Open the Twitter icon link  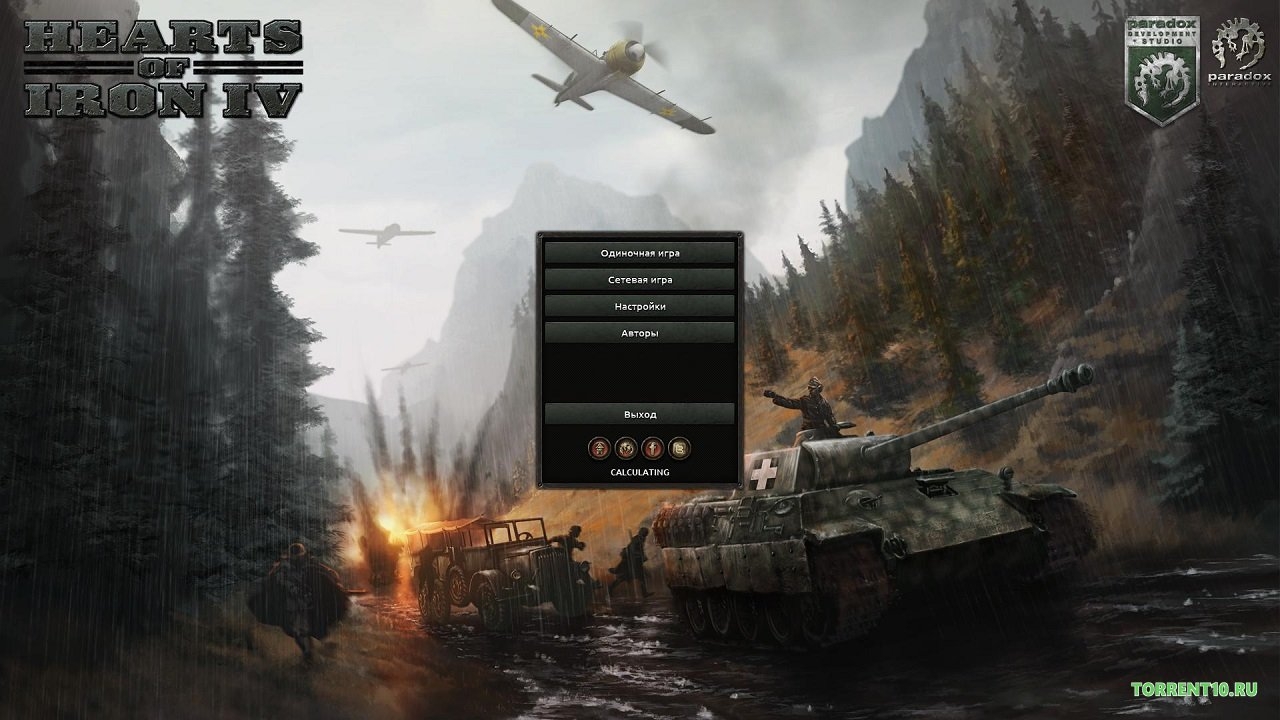680,448
